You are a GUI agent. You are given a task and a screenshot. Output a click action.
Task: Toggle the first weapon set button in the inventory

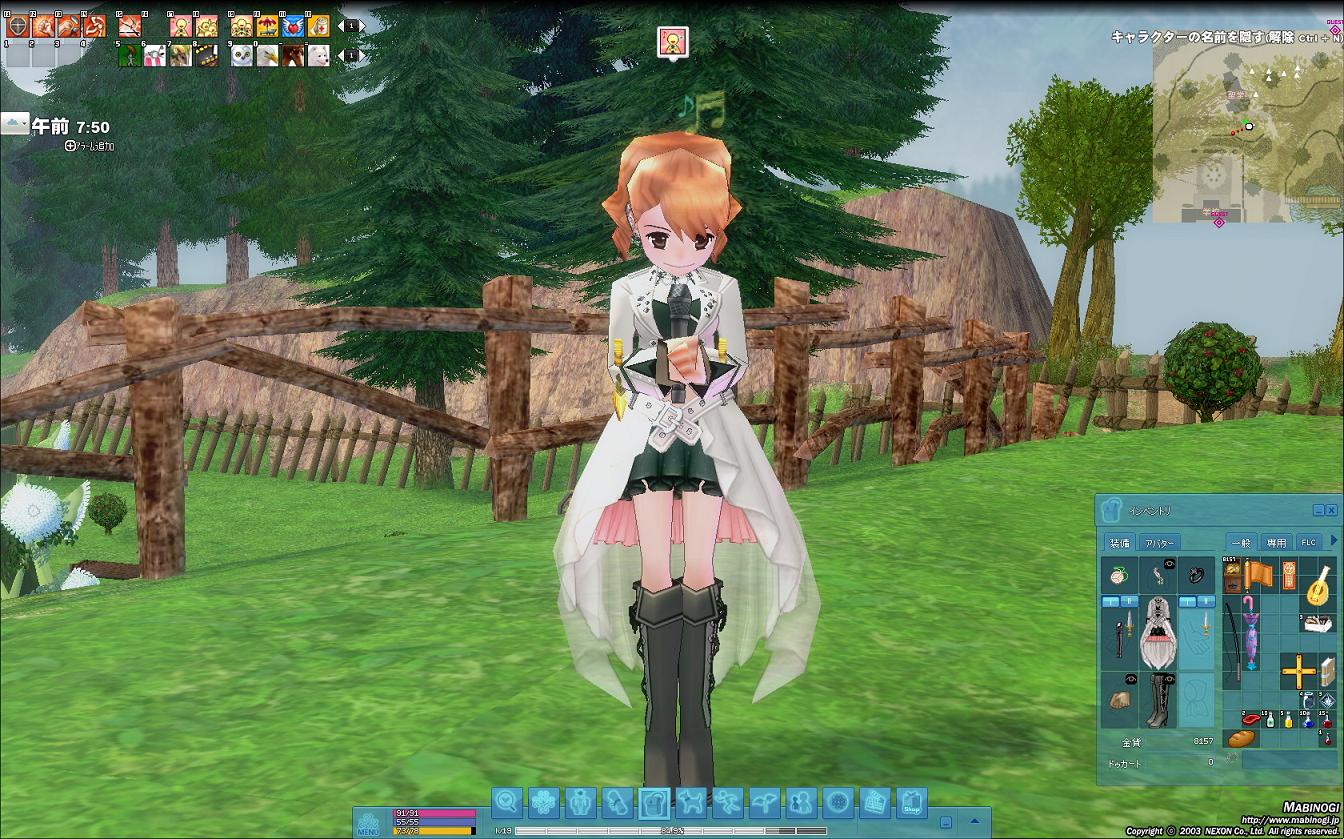pyautogui.click(x=1110, y=602)
